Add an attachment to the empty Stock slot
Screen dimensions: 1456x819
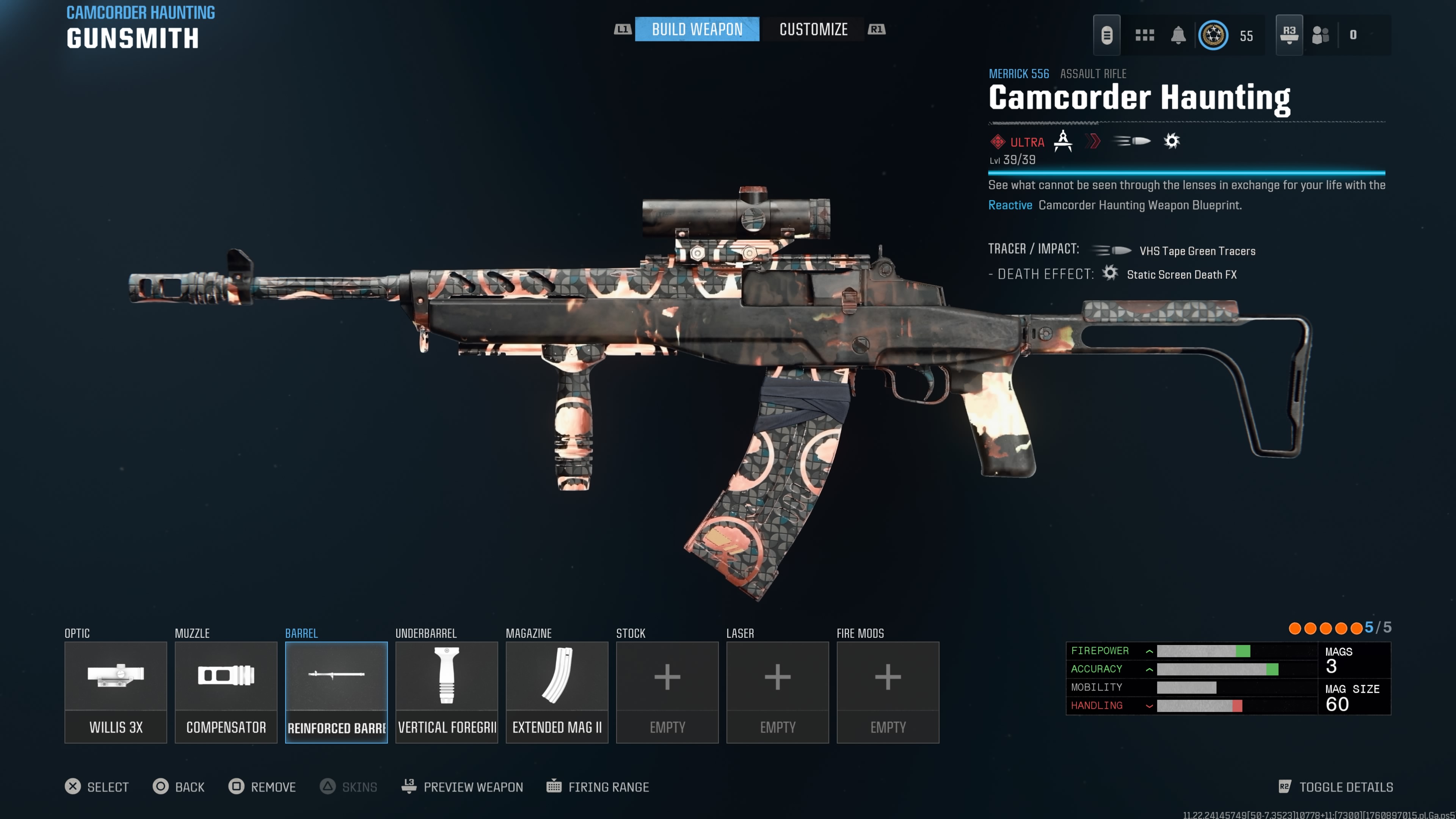(667, 692)
